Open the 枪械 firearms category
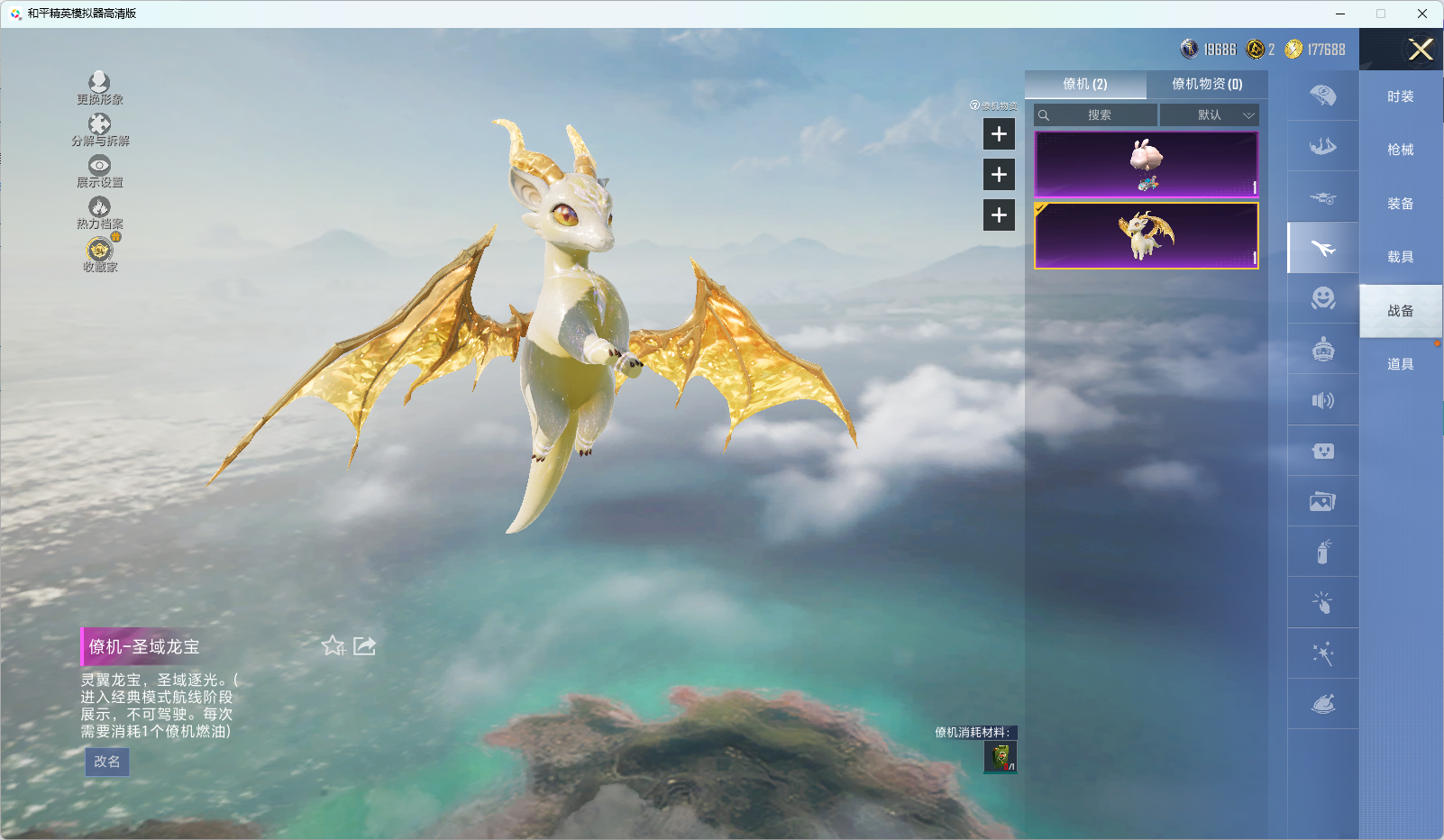The width and height of the screenshot is (1444, 840). [x=1400, y=150]
